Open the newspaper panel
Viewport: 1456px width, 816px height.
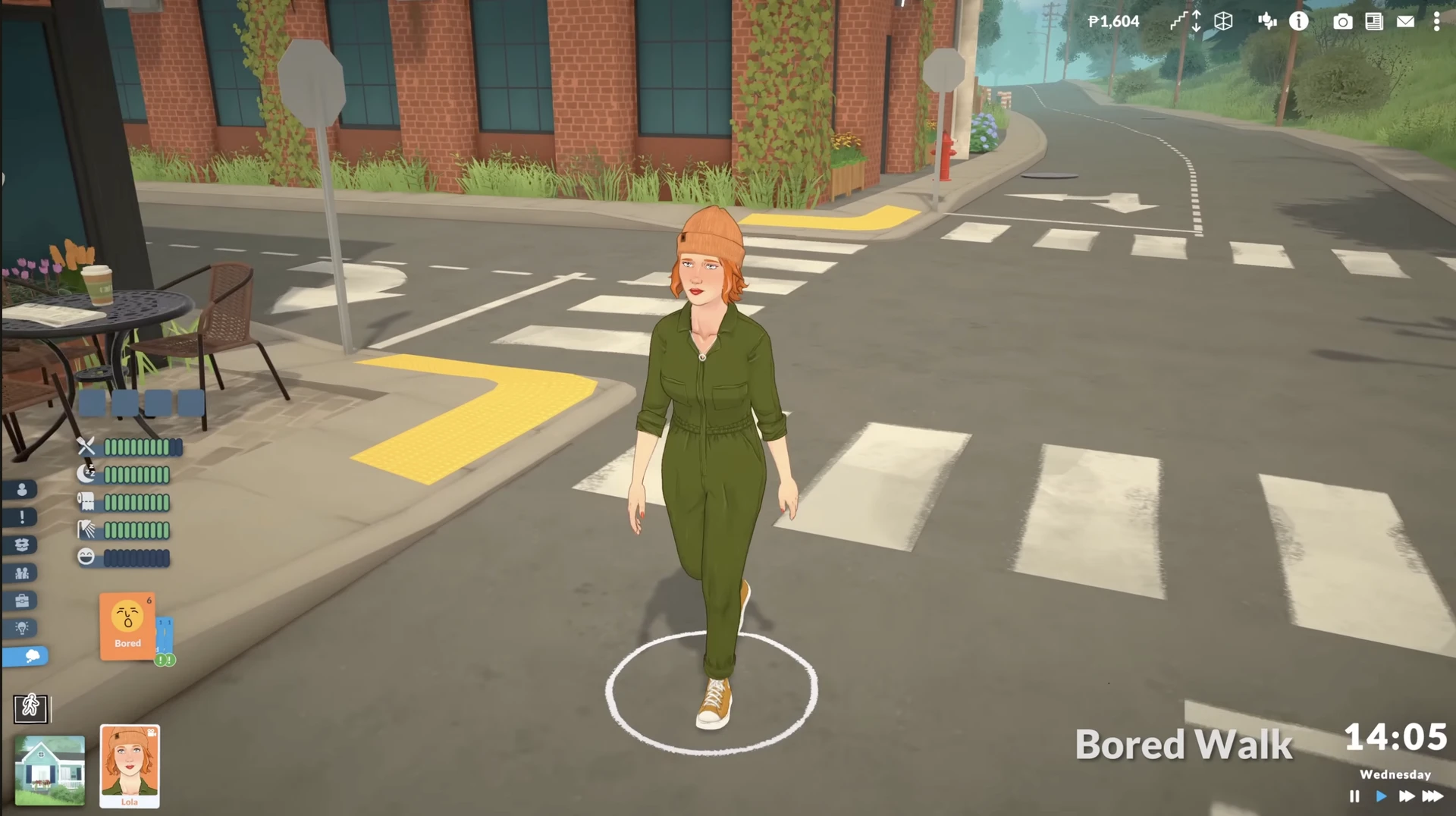click(x=1374, y=21)
